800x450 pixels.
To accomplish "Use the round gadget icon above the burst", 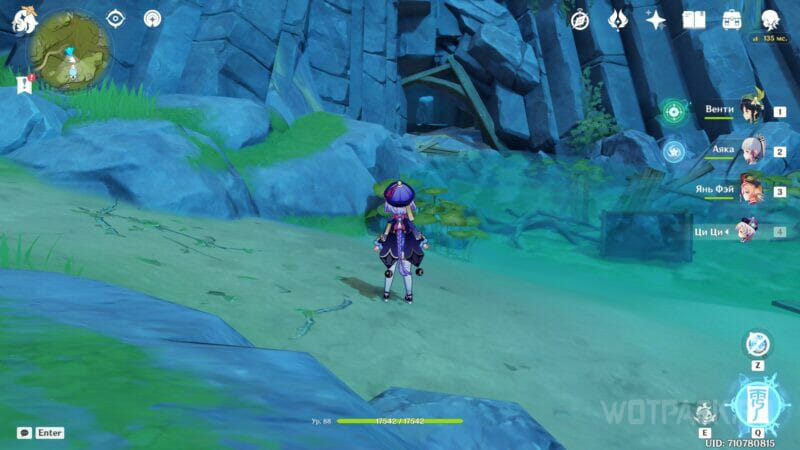I will pos(757,344).
